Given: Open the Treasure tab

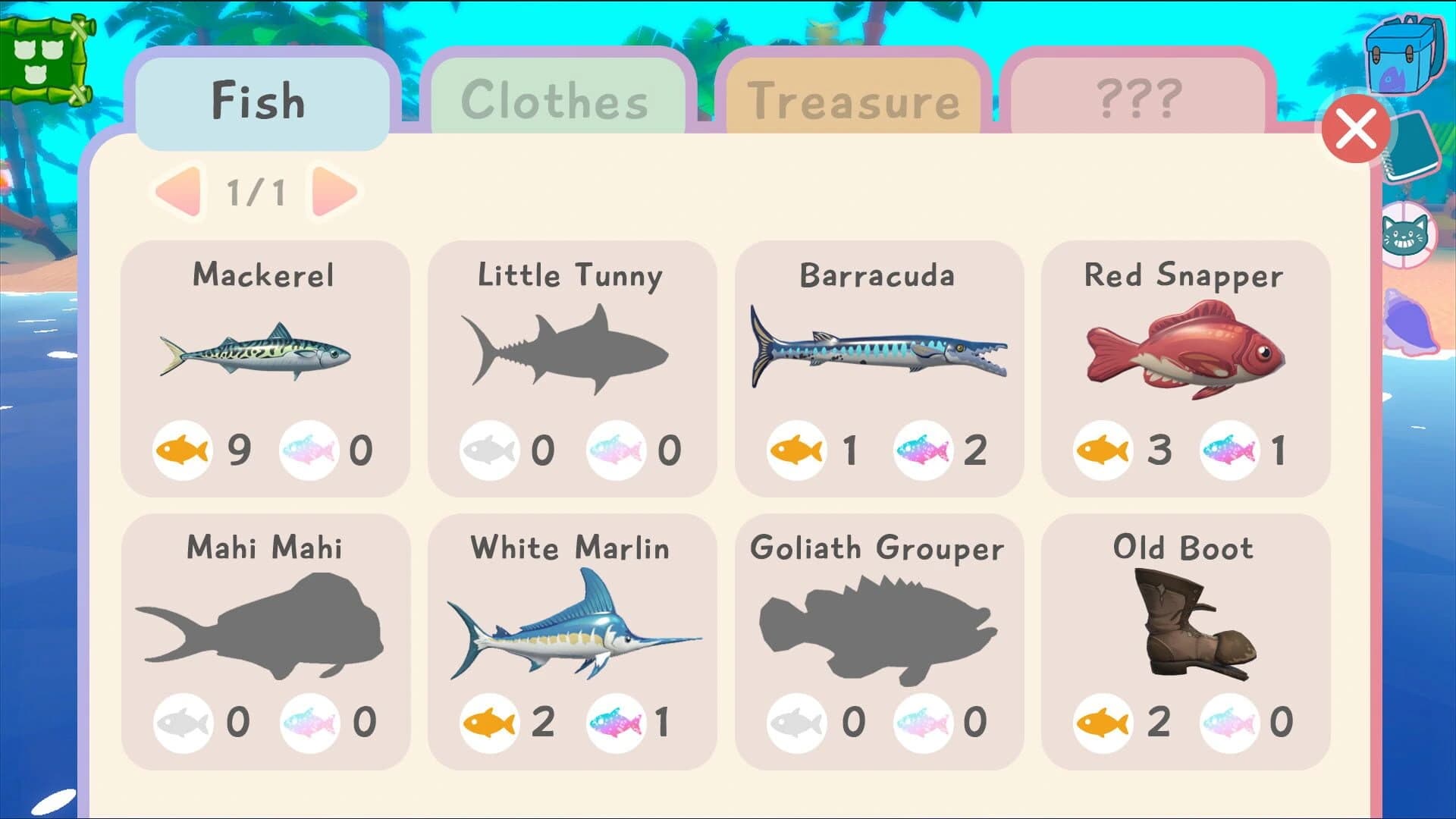Looking at the screenshot, I should [x=855, y=99].
